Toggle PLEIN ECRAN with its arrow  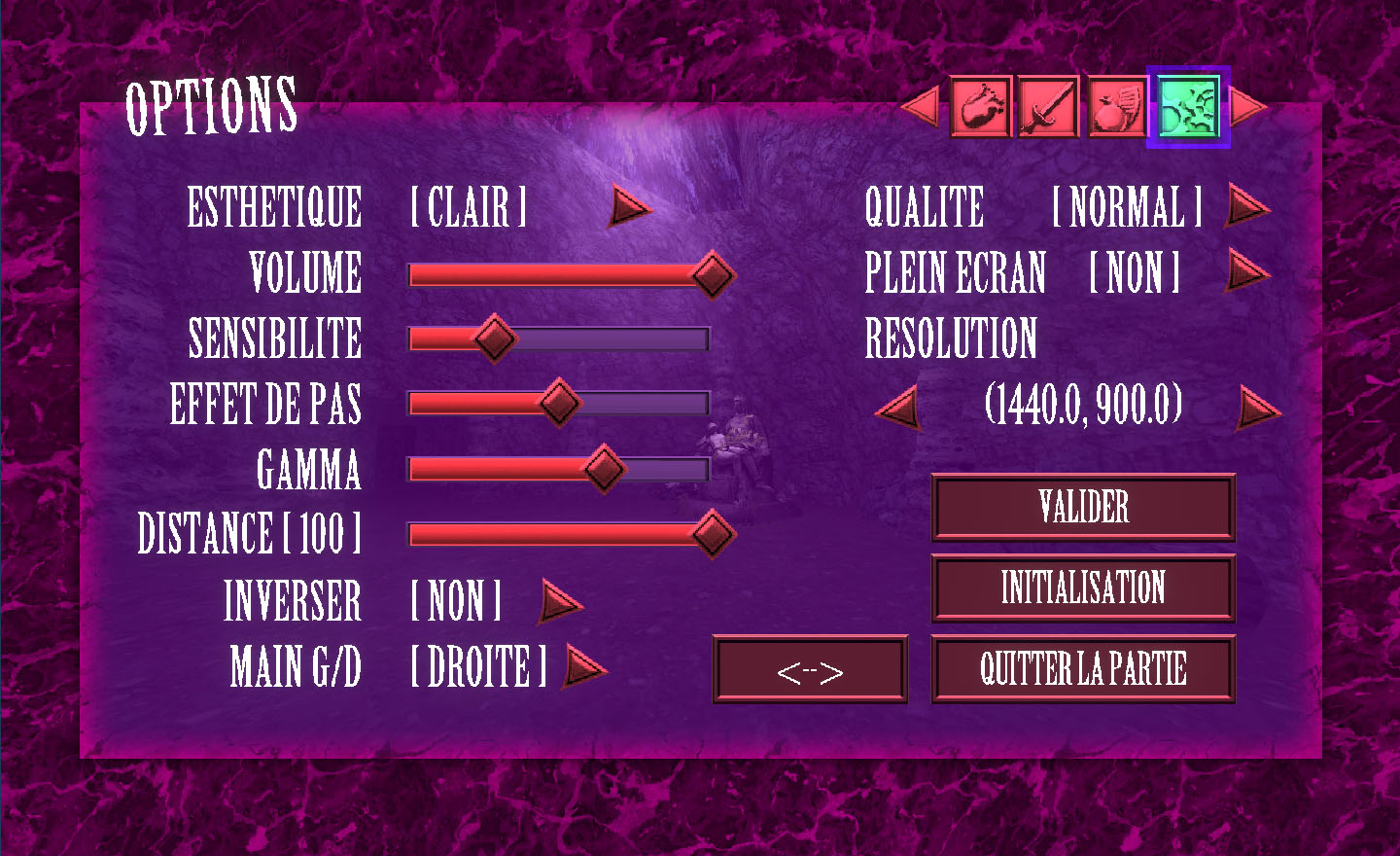[x=1246, y=270]
